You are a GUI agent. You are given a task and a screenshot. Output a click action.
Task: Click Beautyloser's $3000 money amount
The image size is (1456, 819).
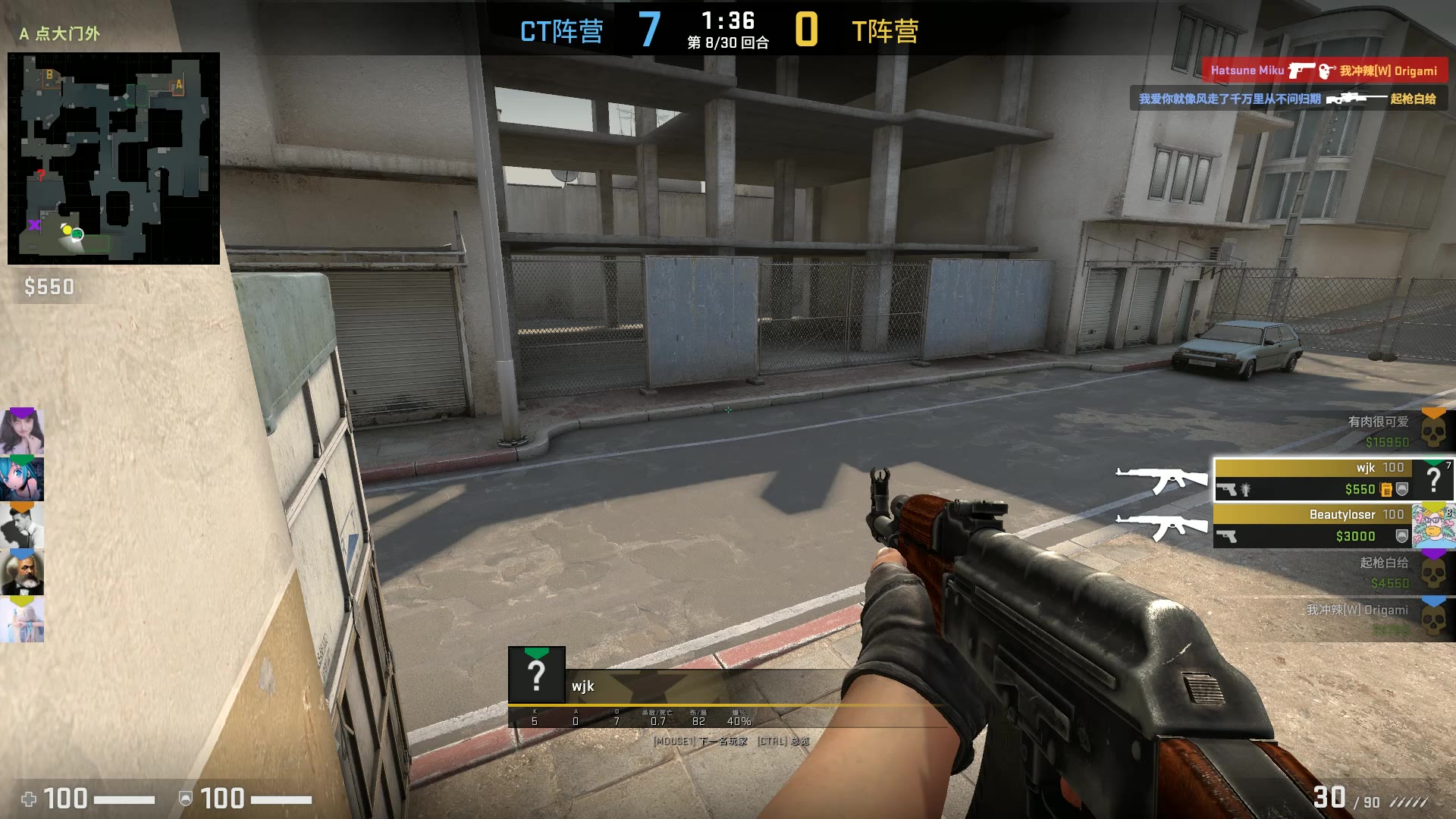[1355, 535]
